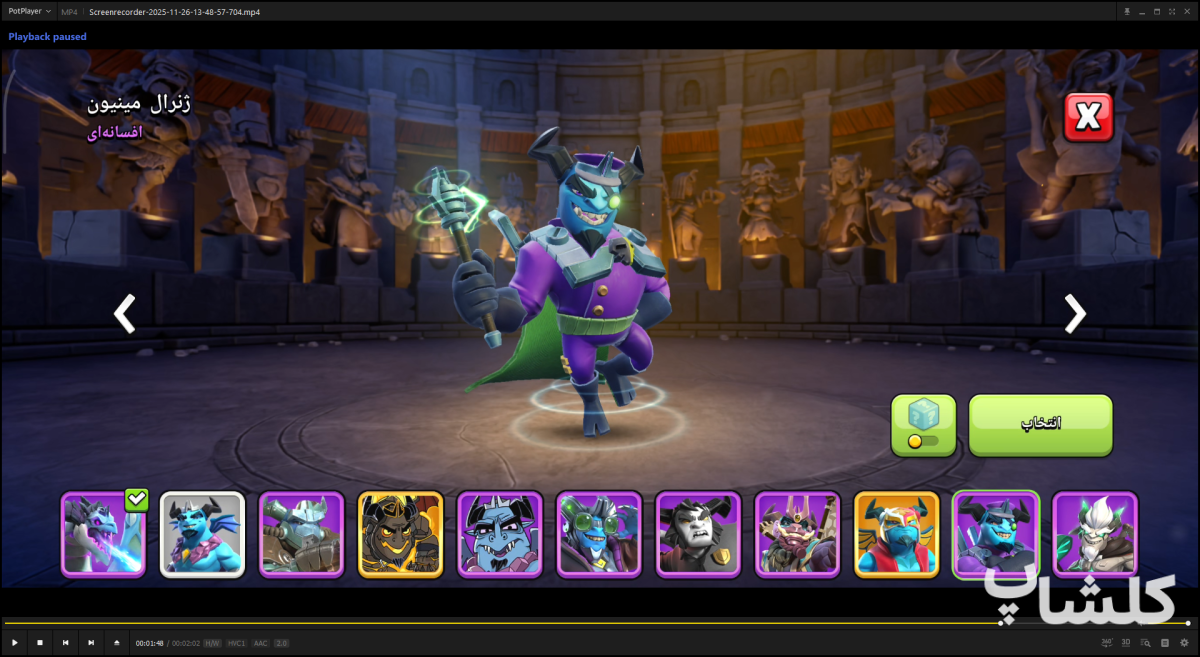Select the black and white stone skin
This screenshot has height=657, width=1200.
click(698, 535)
